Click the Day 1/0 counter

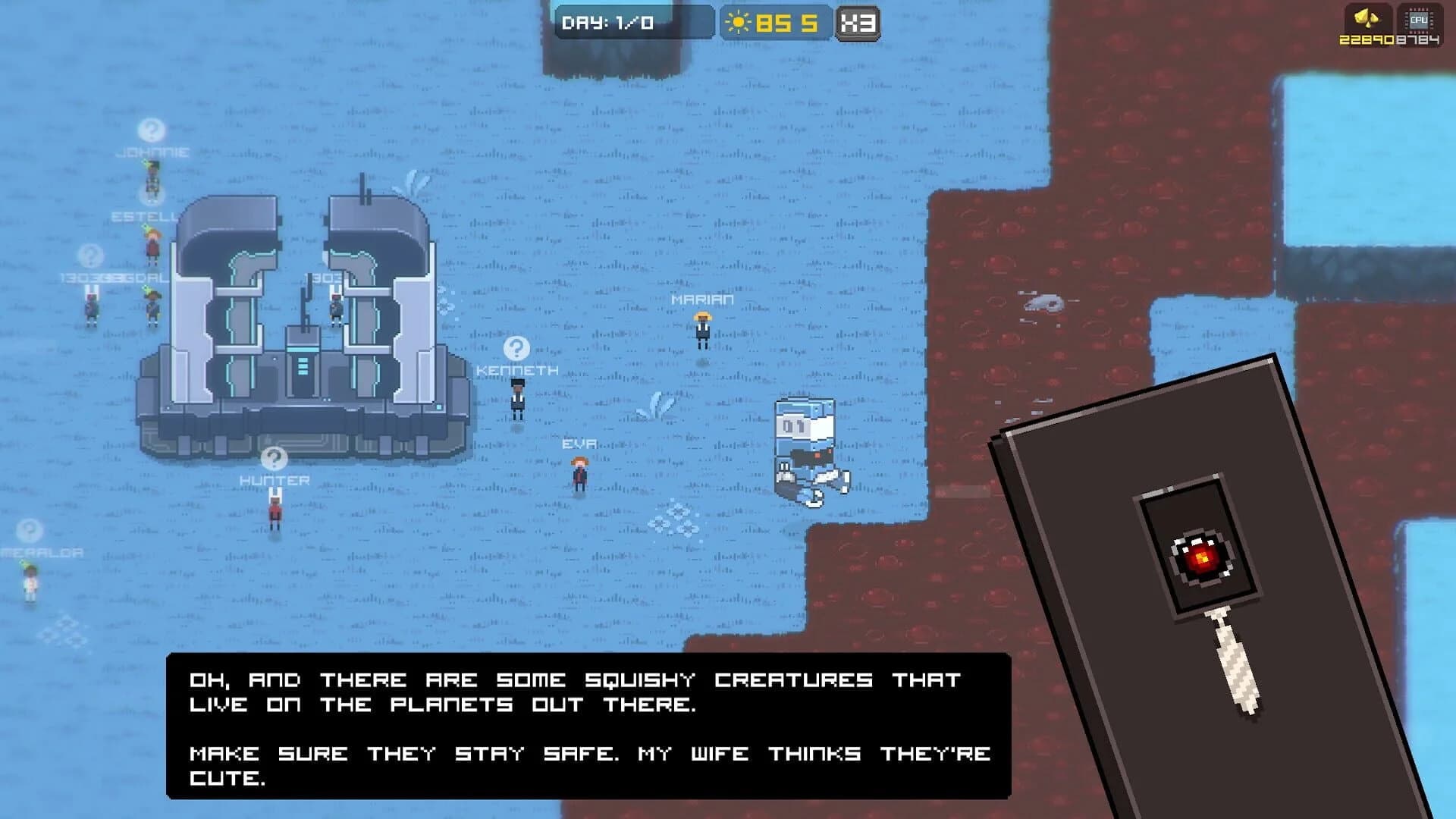click(607, 22)
